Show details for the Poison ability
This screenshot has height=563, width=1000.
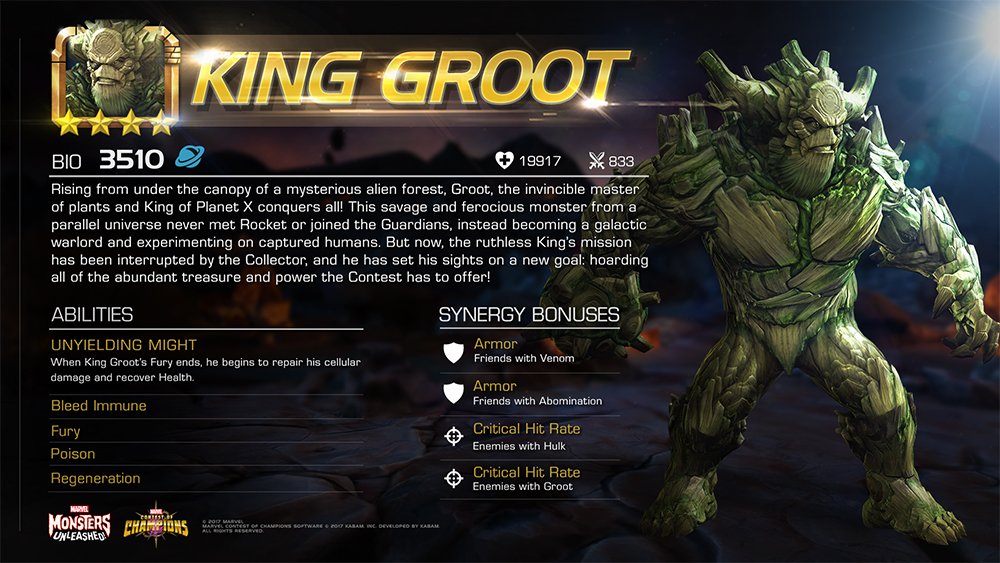73,454
